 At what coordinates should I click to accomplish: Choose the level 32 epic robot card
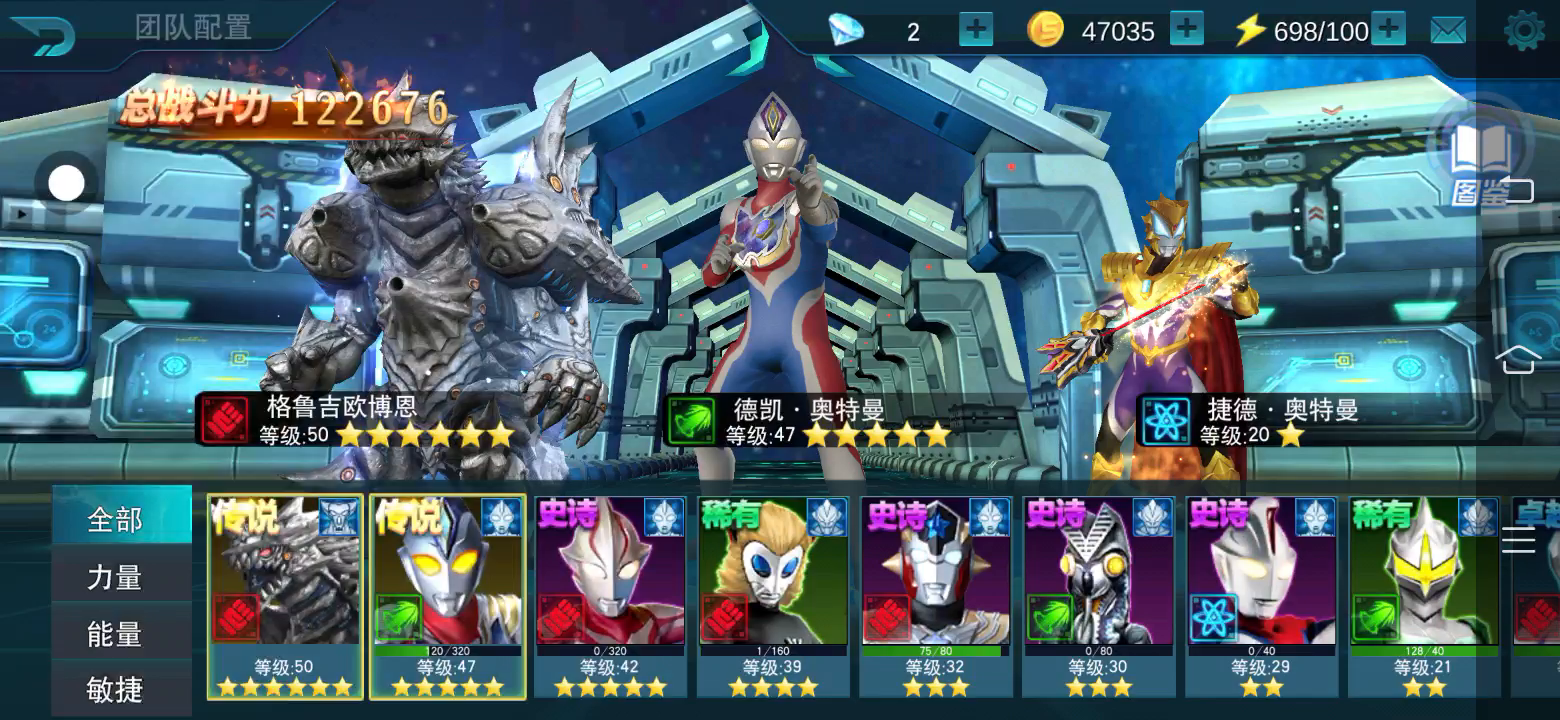click(936, 596)
